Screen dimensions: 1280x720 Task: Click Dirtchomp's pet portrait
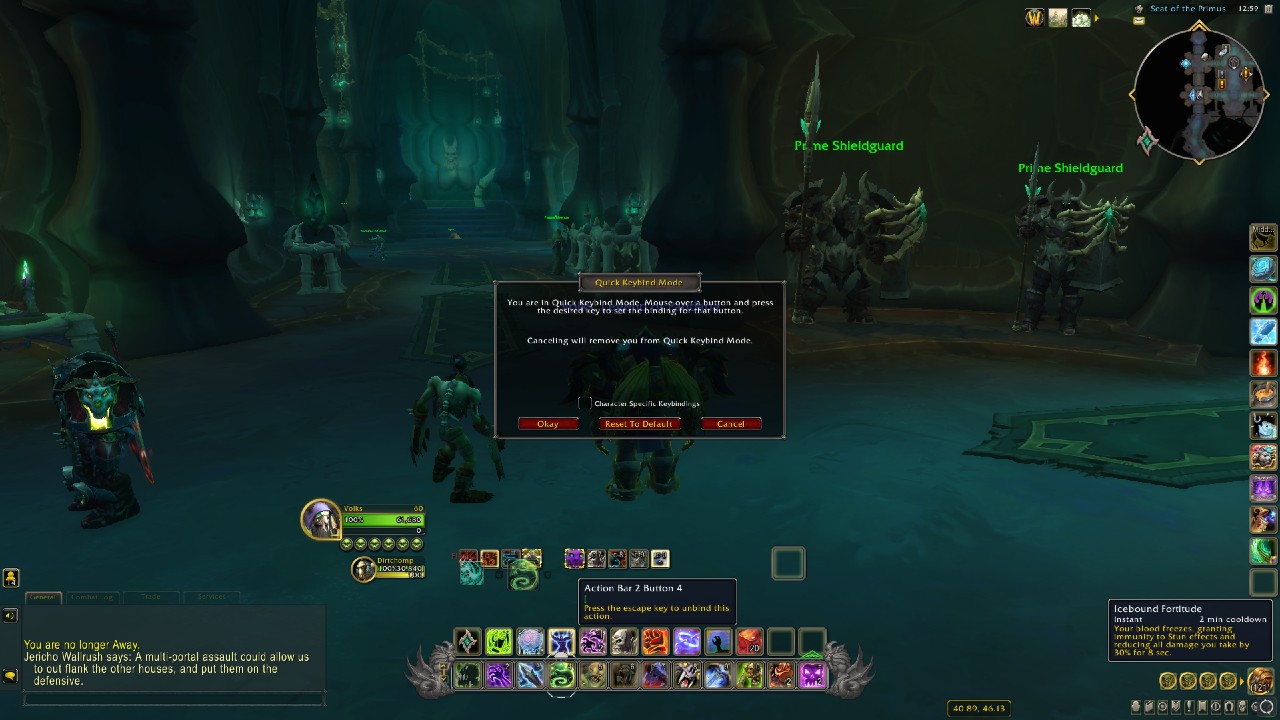point(363,569)
